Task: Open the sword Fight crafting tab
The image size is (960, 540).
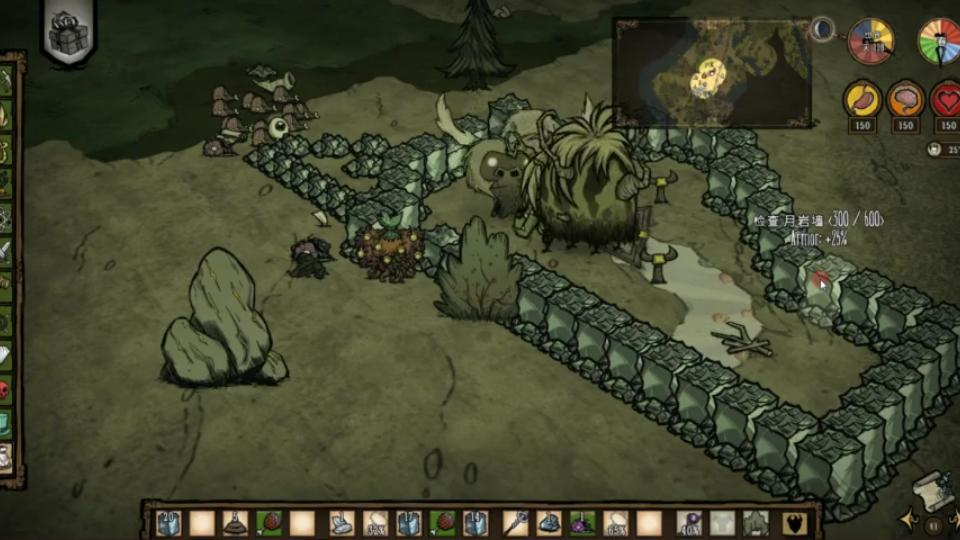Action: click(x=6, y=250)
